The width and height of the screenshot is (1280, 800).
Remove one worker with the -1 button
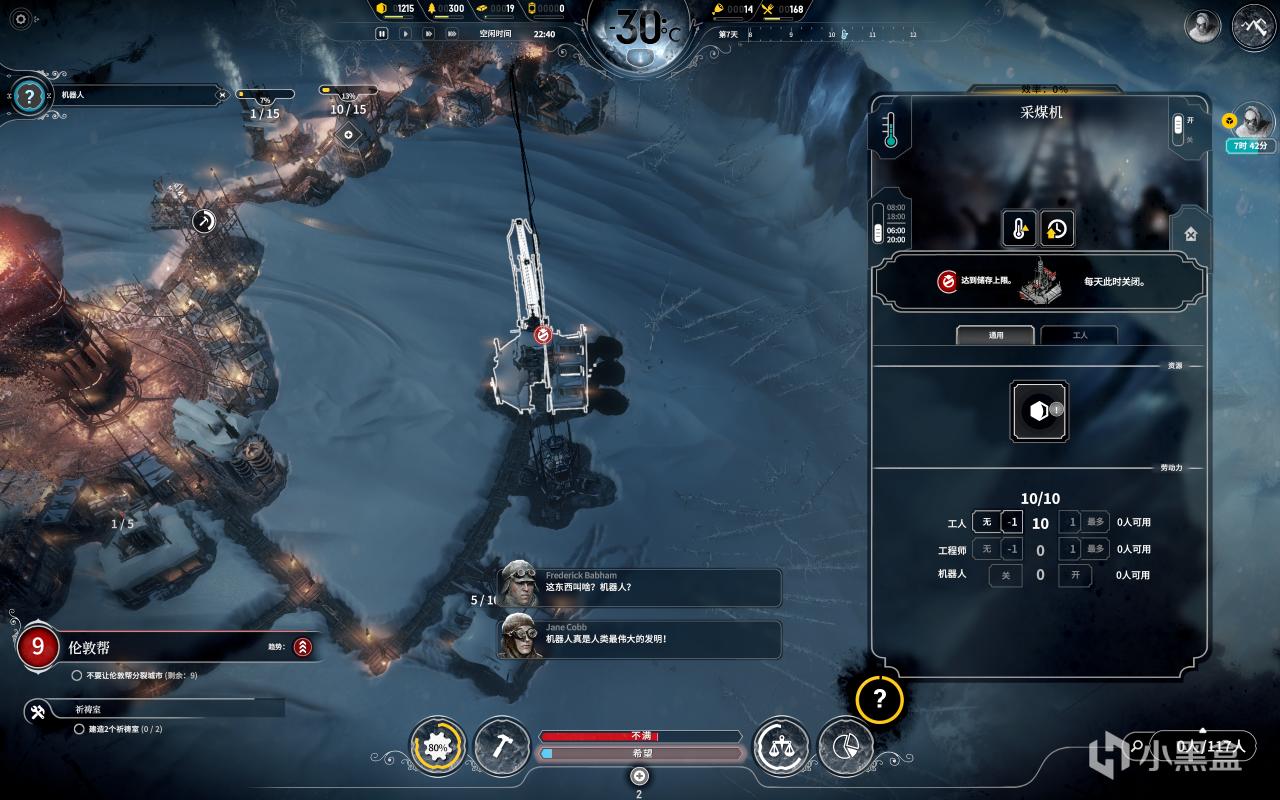click(x=1012, y=522)
